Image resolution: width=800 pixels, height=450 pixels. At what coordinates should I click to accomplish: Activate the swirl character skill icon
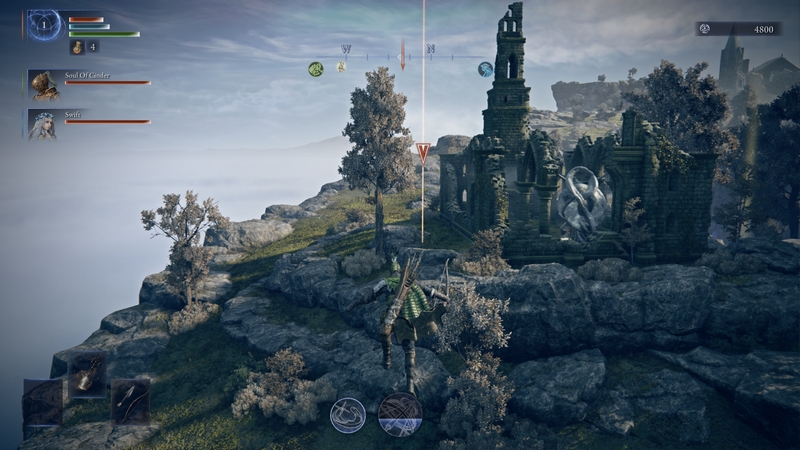pos(348,414)
